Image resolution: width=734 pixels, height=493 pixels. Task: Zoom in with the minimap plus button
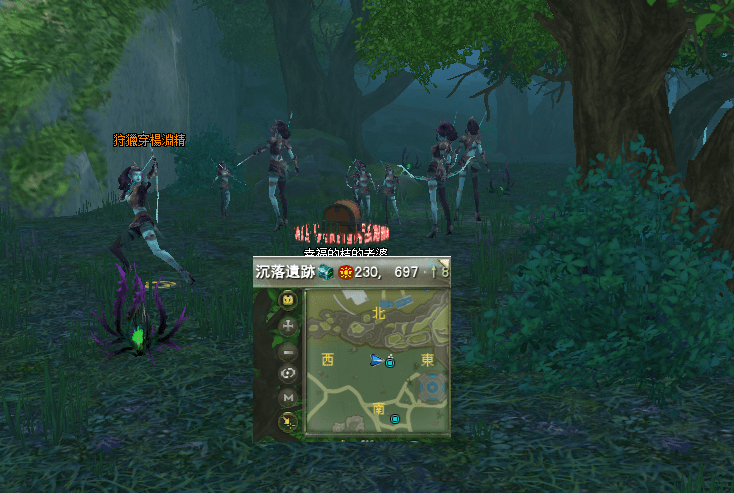pos(289,326)
